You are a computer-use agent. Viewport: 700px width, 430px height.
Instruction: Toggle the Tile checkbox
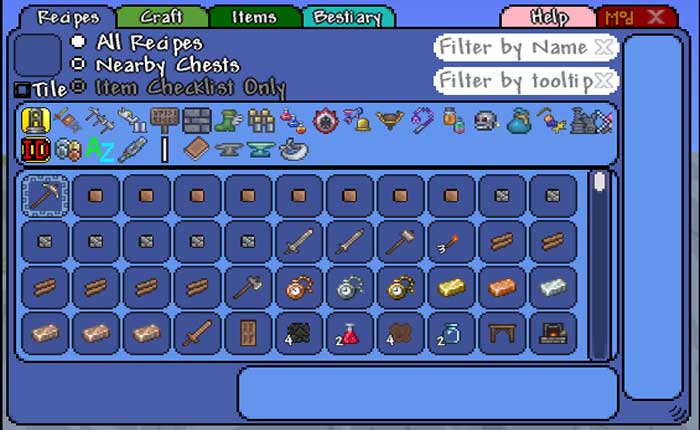pos(22,90)
